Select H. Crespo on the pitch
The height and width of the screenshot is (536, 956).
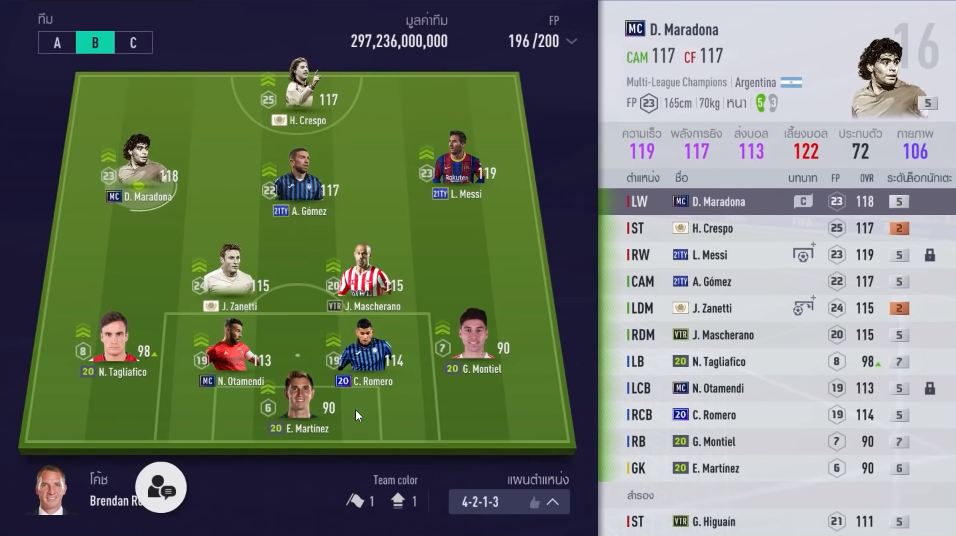coord(298,92)
